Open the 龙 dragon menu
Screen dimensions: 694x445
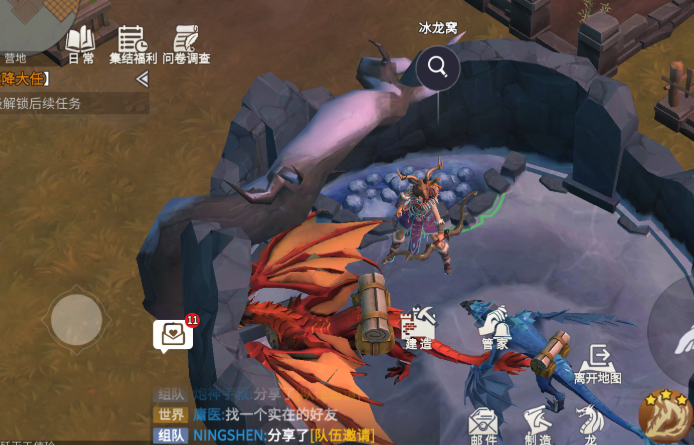(591, 424)
